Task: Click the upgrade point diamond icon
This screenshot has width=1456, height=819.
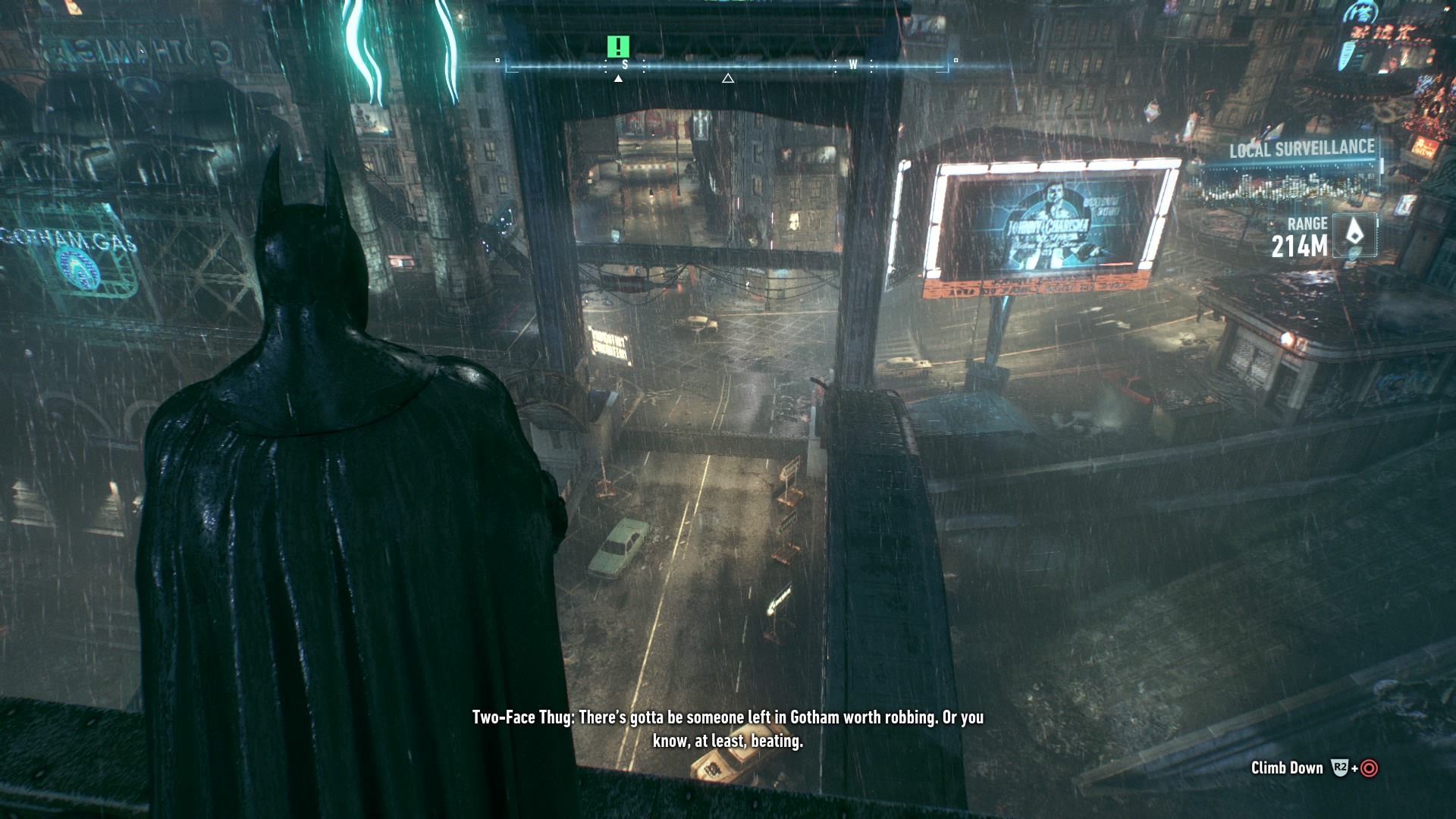Action: pyautogui.click(x=1355, y=233)
